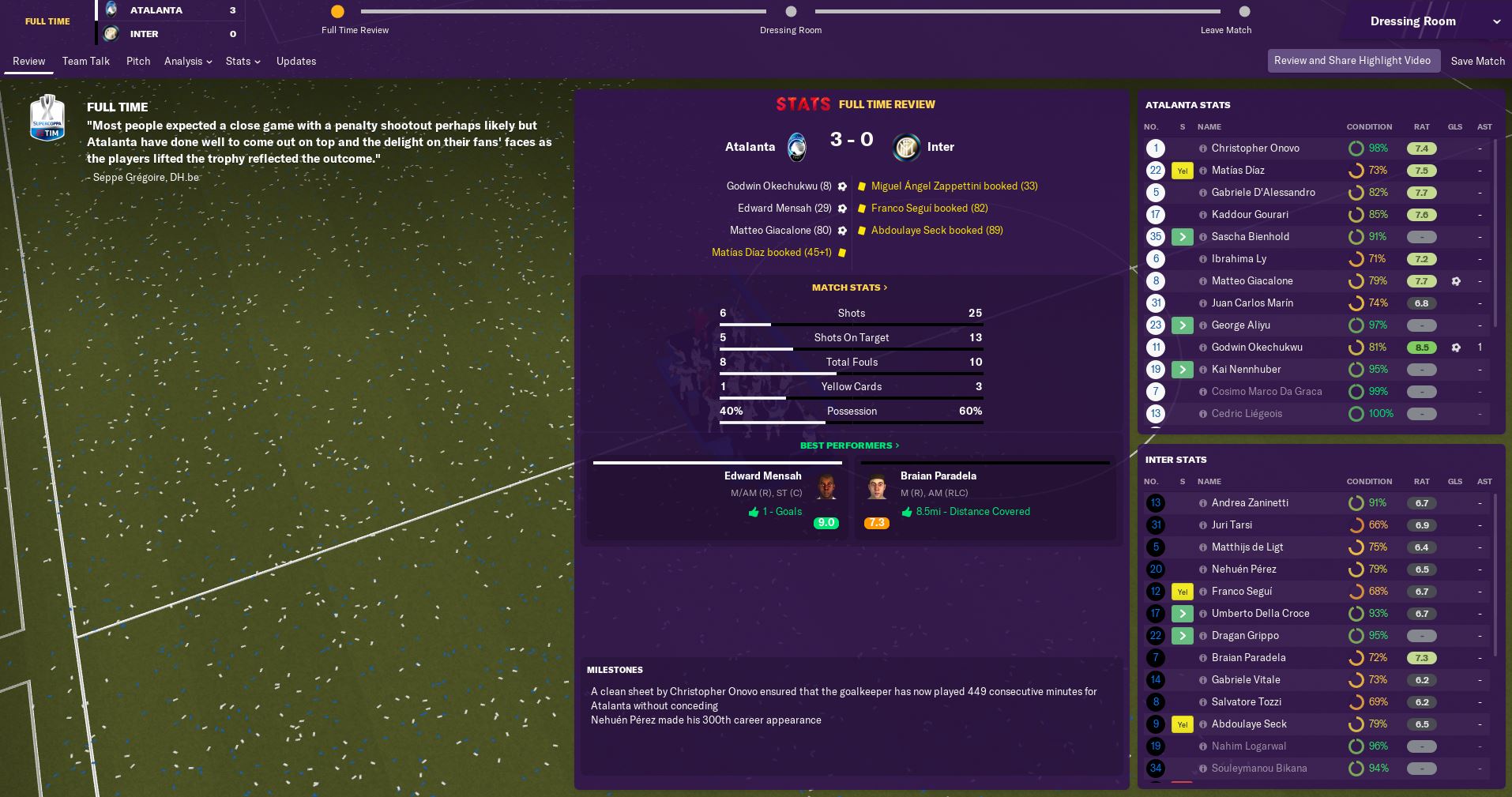Click the Save Match button

pyautogui.click(x=1477, y=61)
